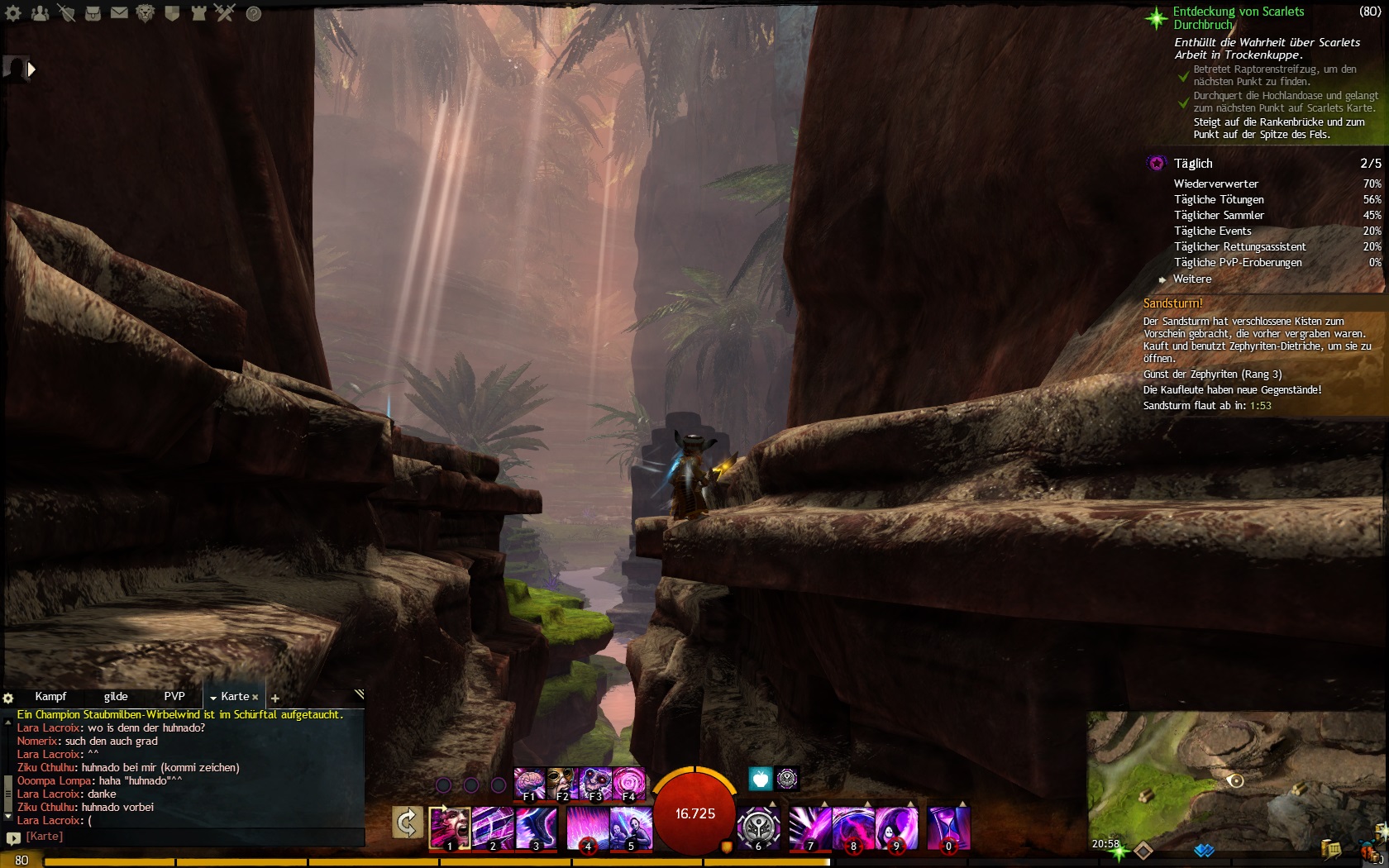Activate the F1 brain shatter skill
Image resolution: width=1389 pixels, height=868 pixels.
[529, 784]
